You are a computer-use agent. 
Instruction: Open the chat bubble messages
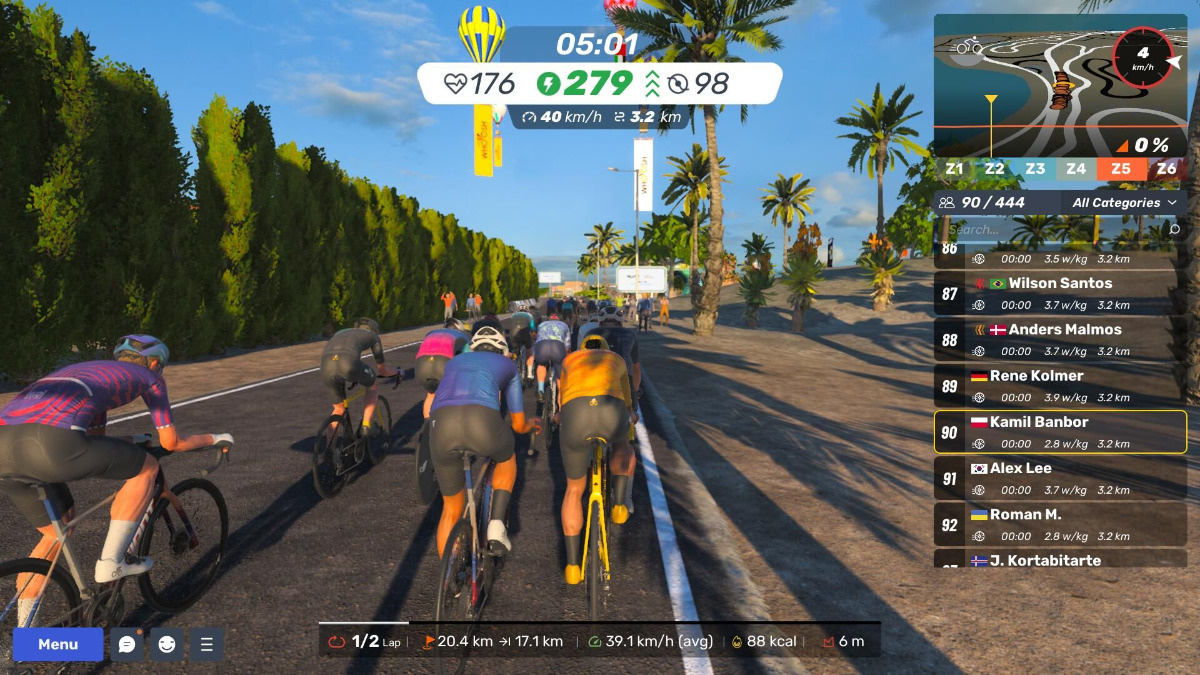coord(127,644)
